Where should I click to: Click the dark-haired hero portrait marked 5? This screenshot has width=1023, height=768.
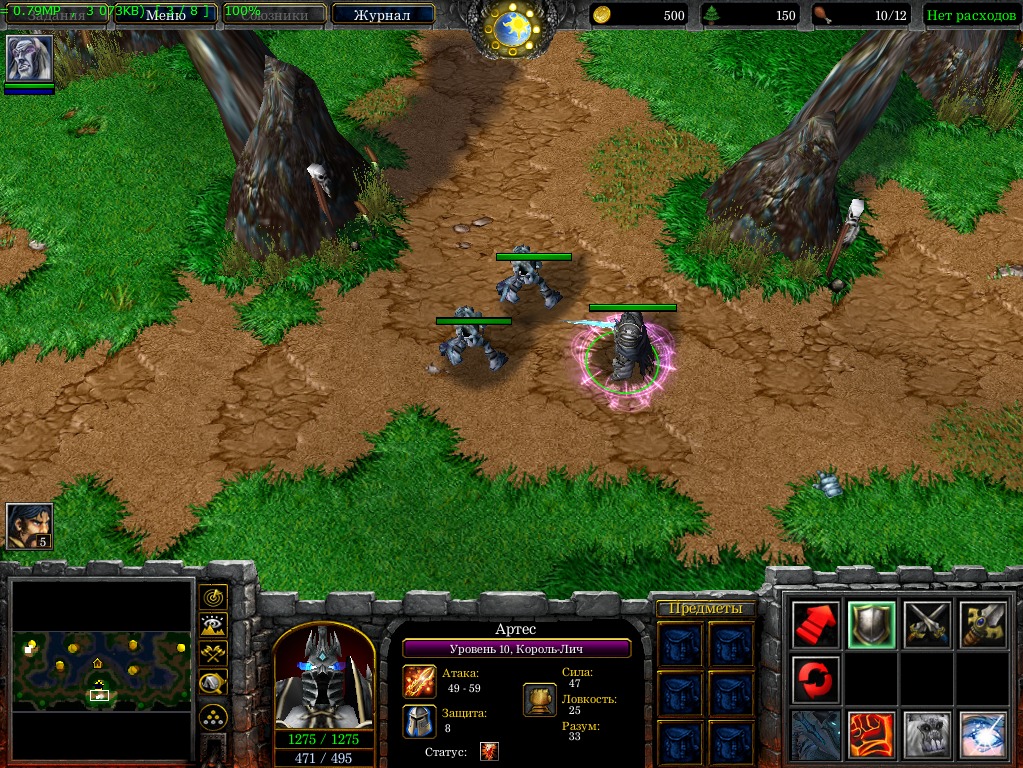[x=29, y=526]
